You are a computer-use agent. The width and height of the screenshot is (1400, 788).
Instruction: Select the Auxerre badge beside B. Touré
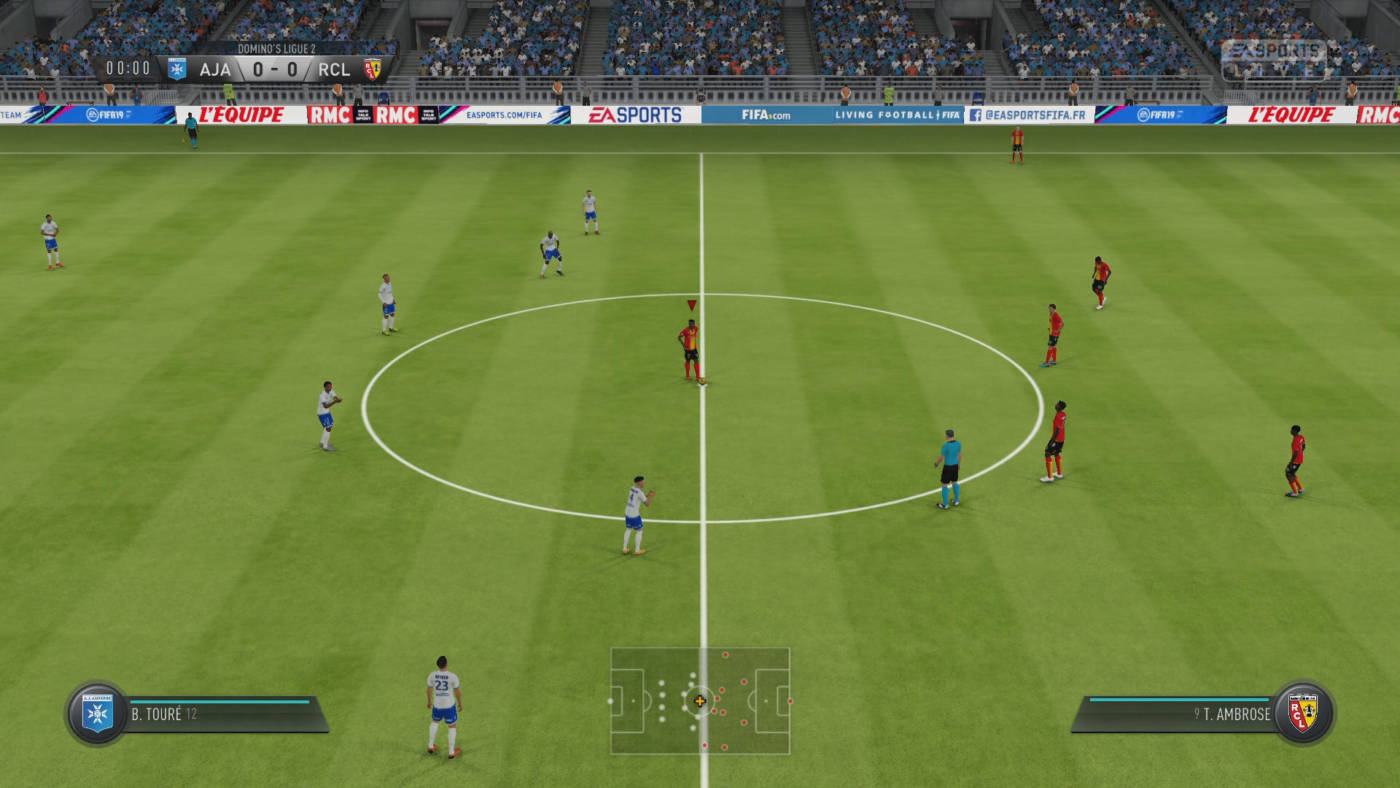[97, 714]
